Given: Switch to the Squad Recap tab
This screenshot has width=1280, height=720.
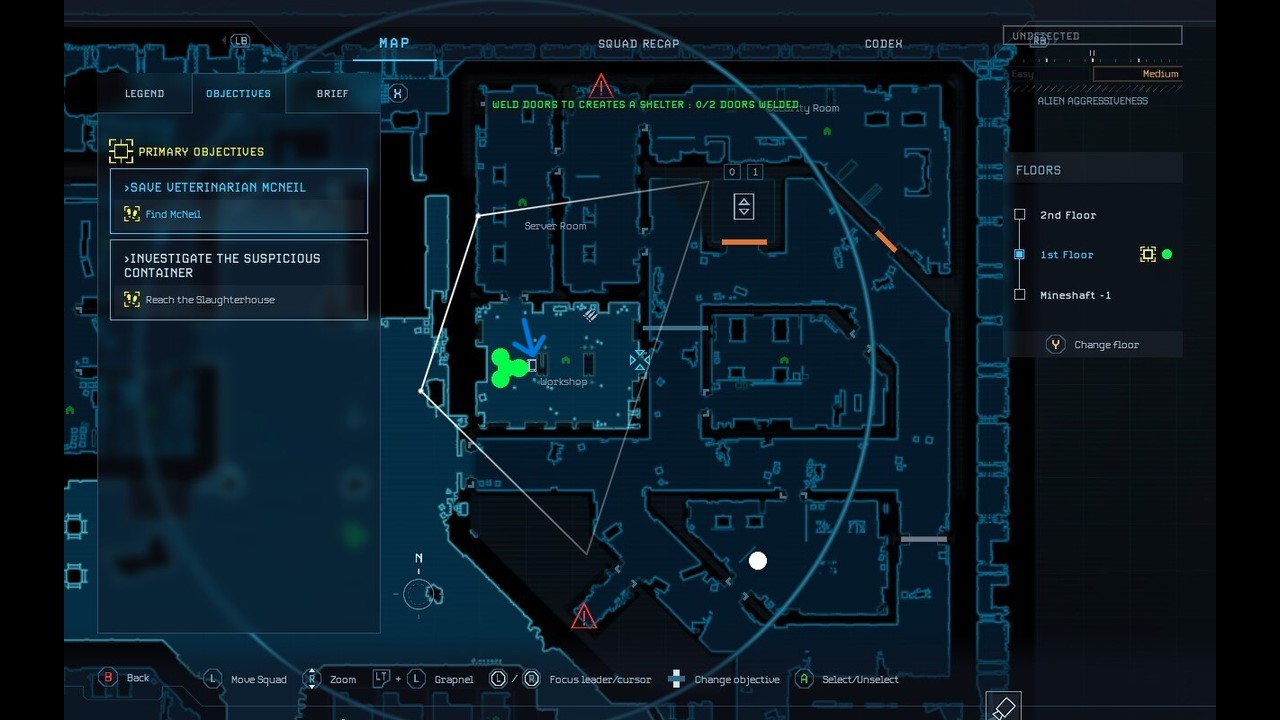Looking at the screenshot, I should (638, 43).
